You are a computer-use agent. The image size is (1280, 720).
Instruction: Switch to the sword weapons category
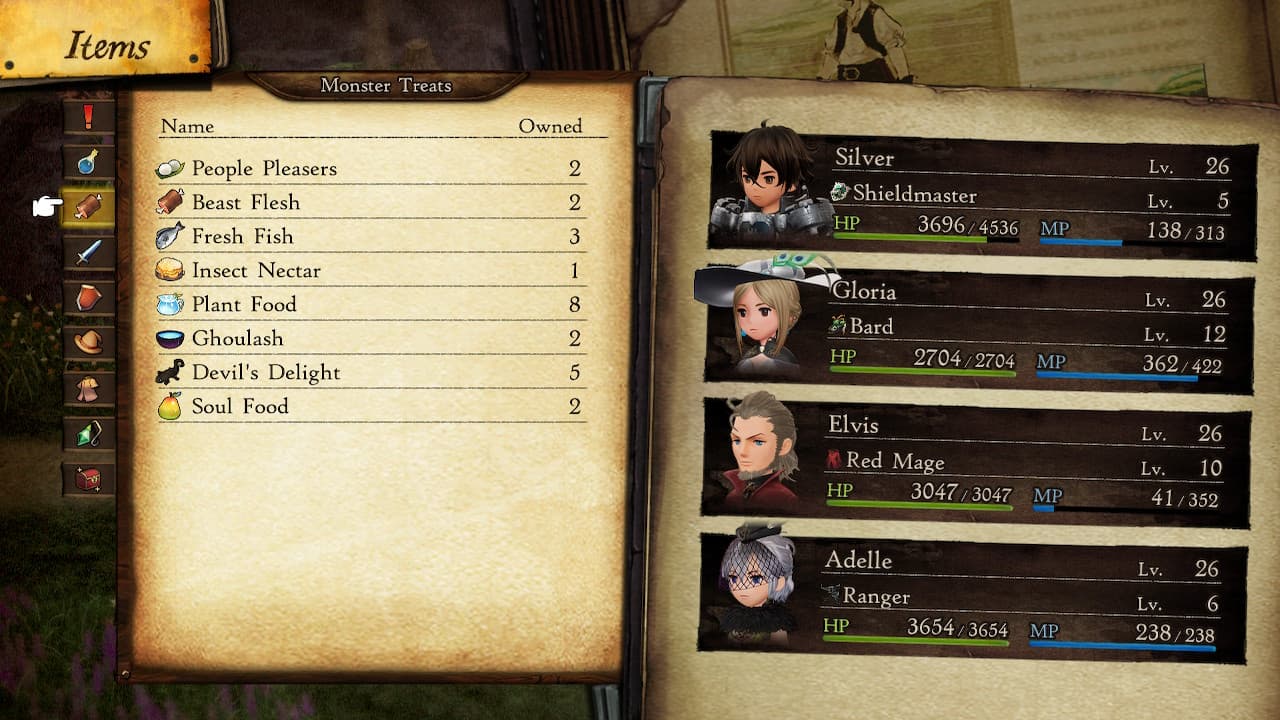pos(88,252)
